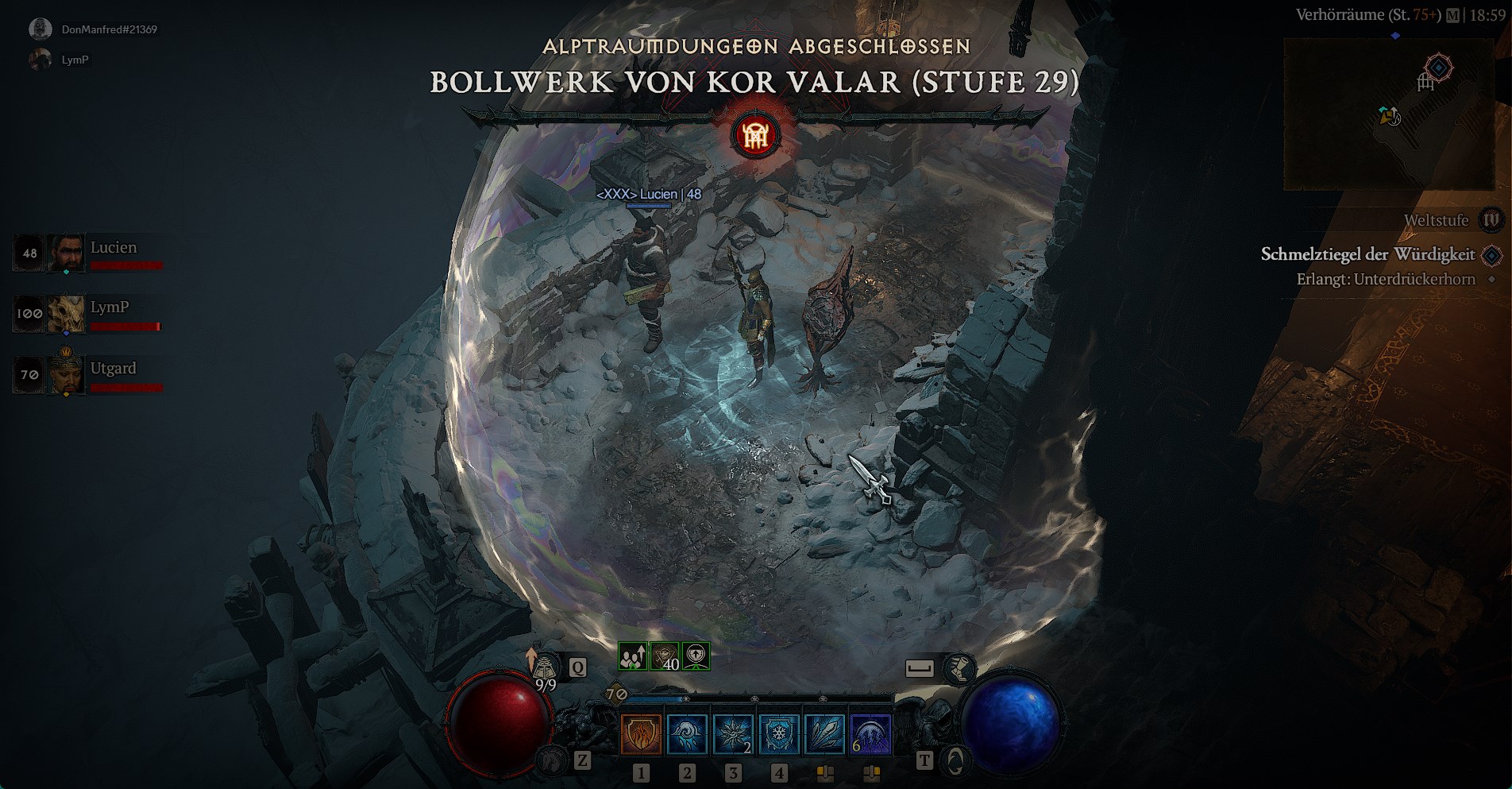Select Lucien's party portrait
Viewport: 1512px width, 789px height.
coord(66,253)
